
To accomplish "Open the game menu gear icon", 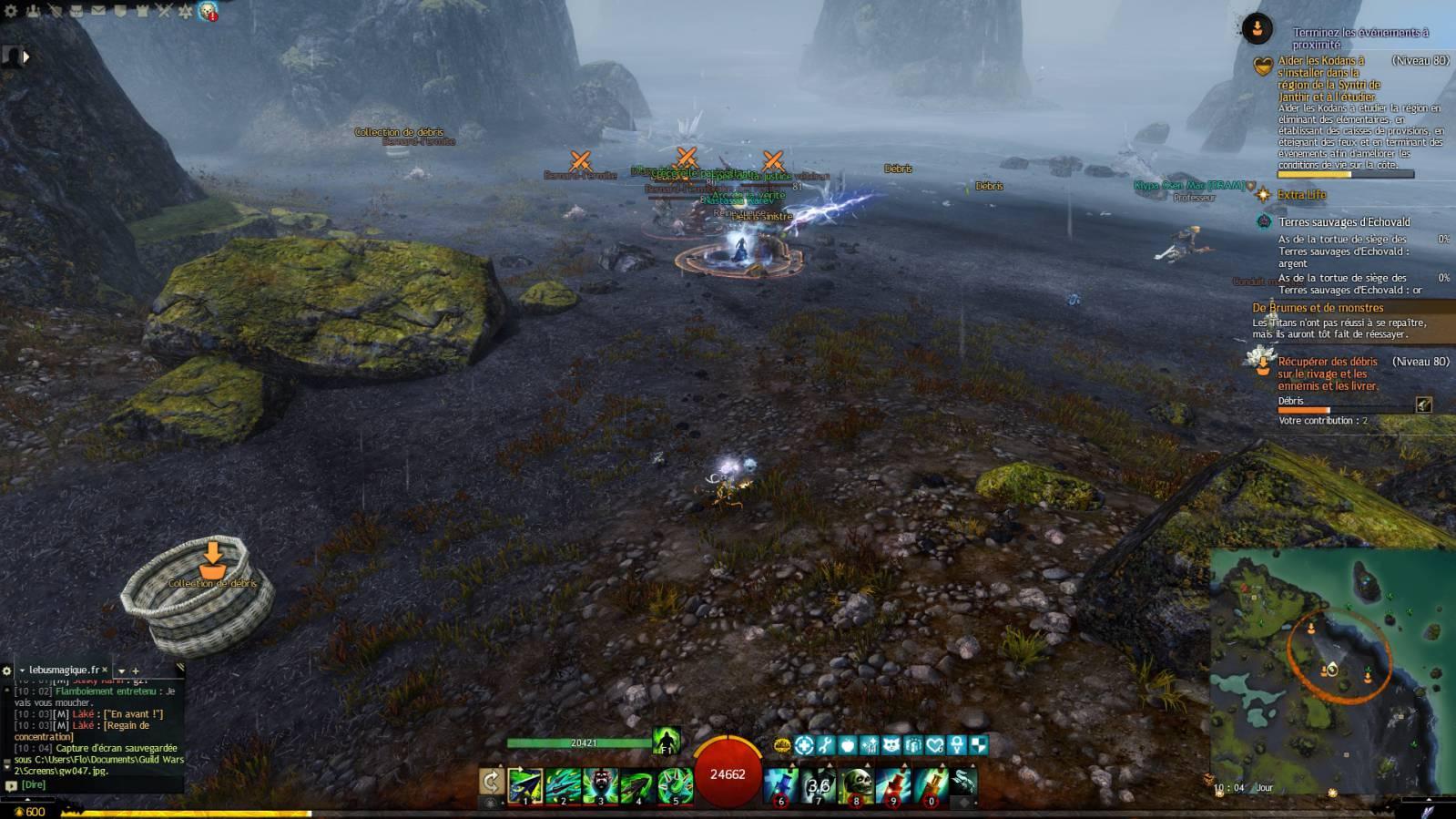I will 11,11.
